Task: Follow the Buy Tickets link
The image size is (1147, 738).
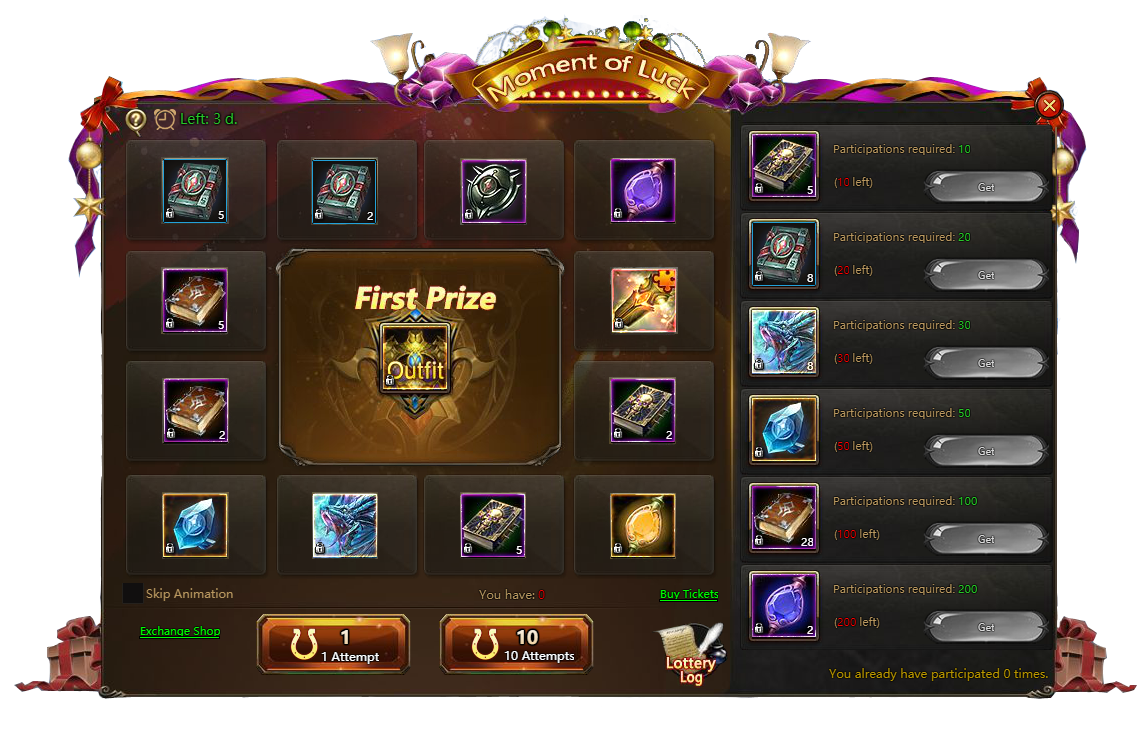Action: click(689, 594)
